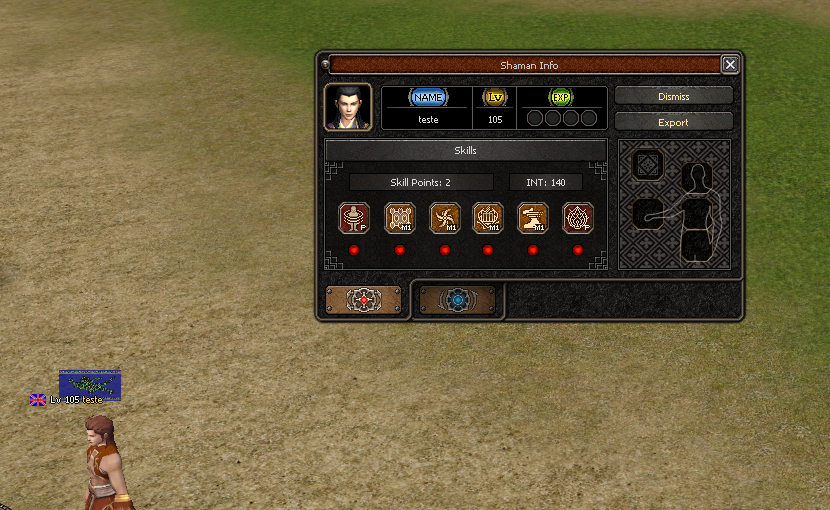Switch to the blue-gem tab

[x=457, y=299]
